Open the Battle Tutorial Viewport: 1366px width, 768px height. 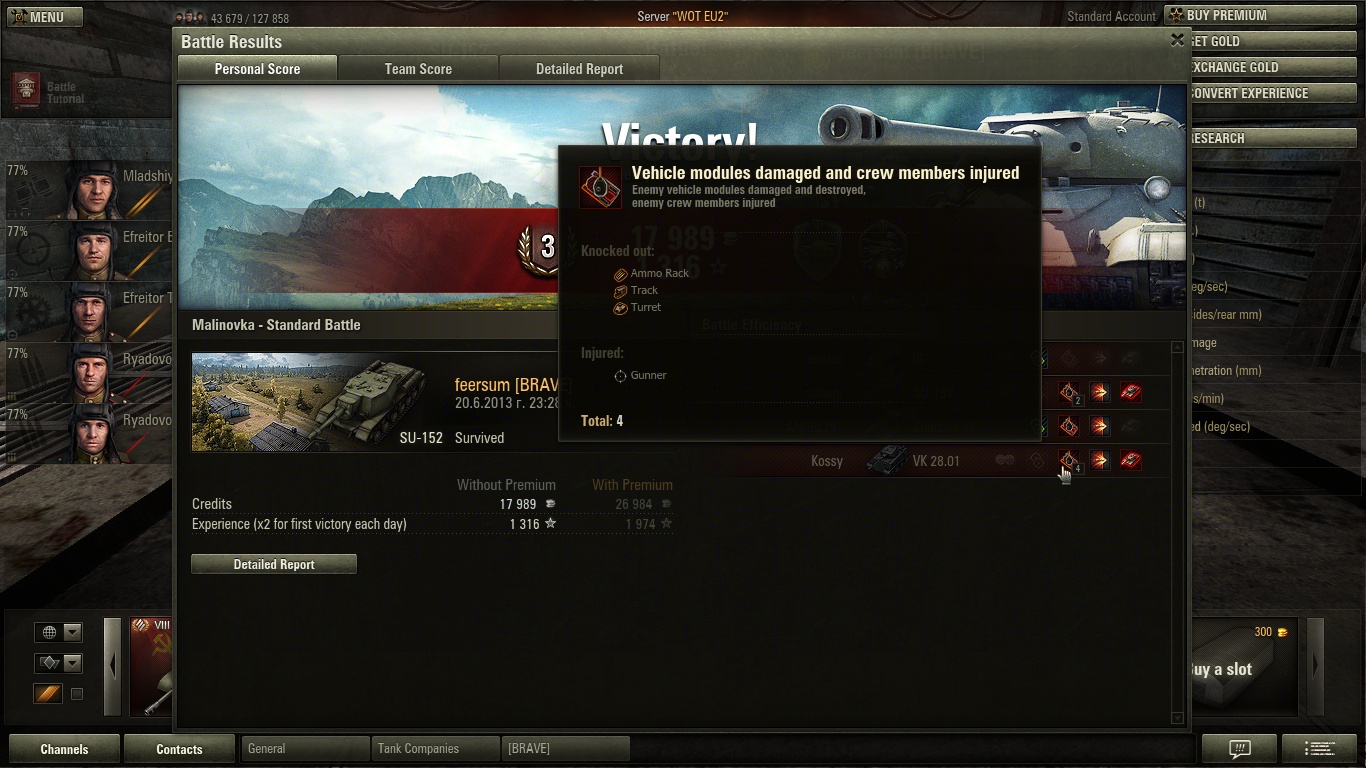coord(50,92)
